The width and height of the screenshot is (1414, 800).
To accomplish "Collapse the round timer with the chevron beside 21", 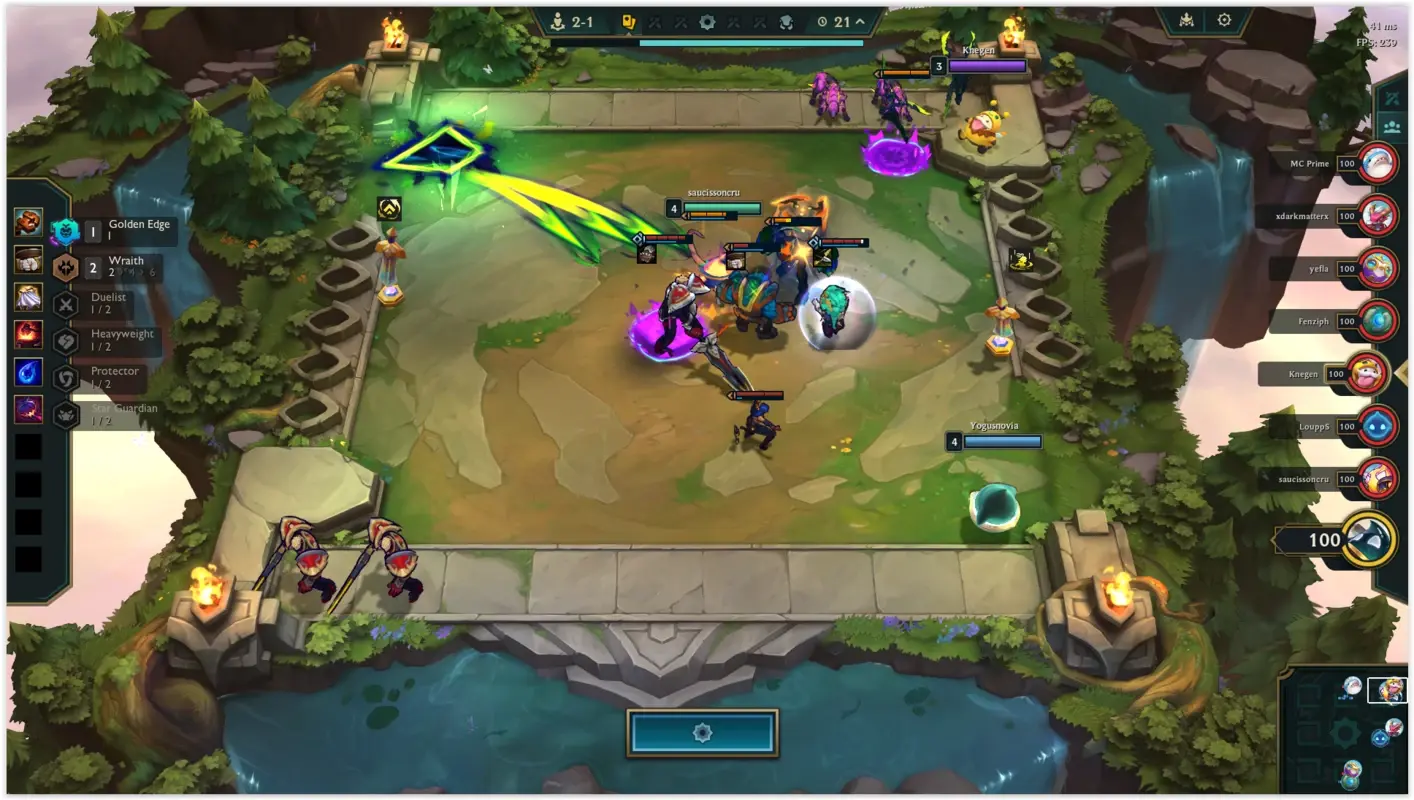I will 860,22.
